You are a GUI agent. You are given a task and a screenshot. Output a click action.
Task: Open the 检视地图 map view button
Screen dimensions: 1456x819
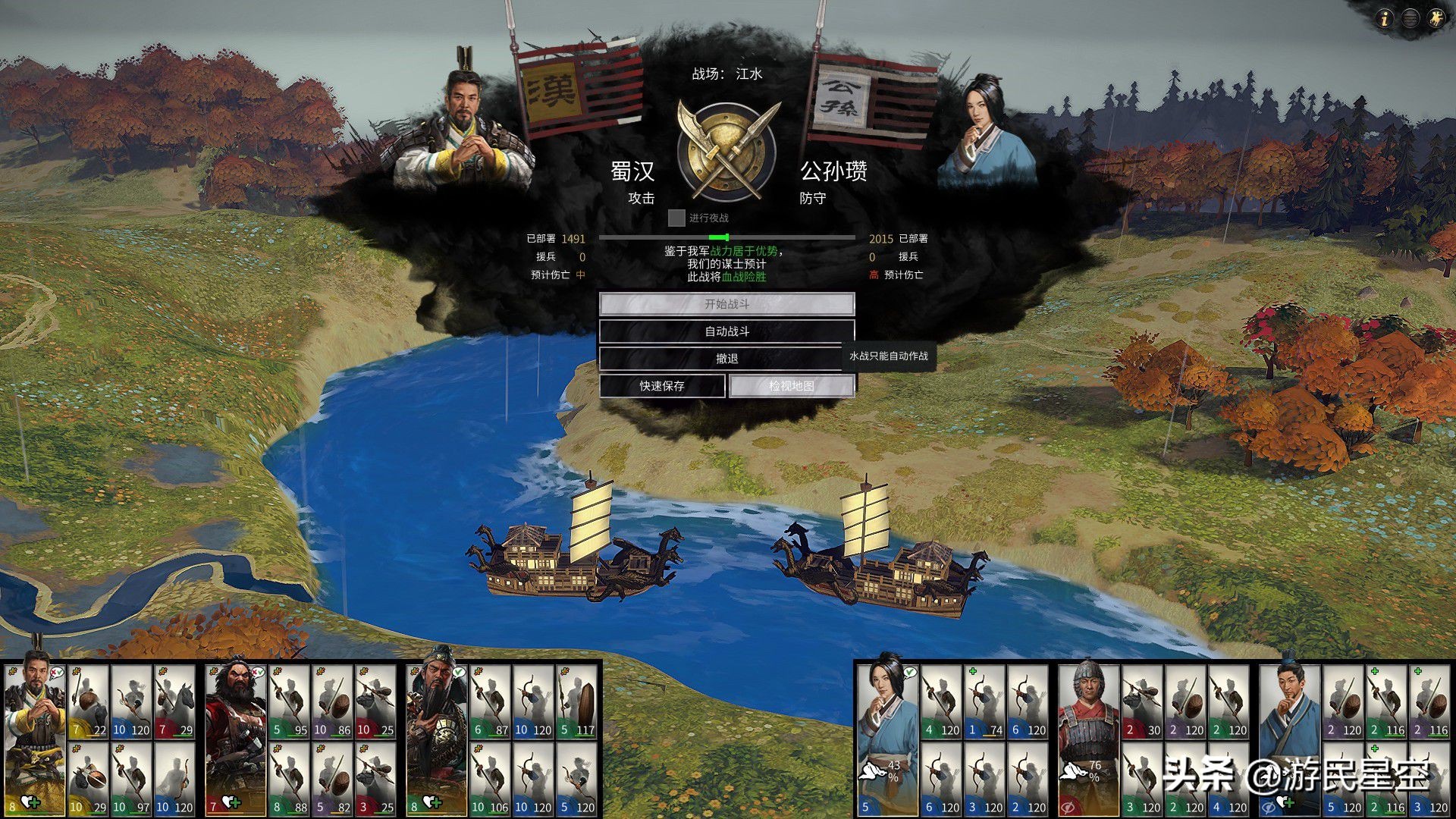pyautogui.click(x=791, y=386)
